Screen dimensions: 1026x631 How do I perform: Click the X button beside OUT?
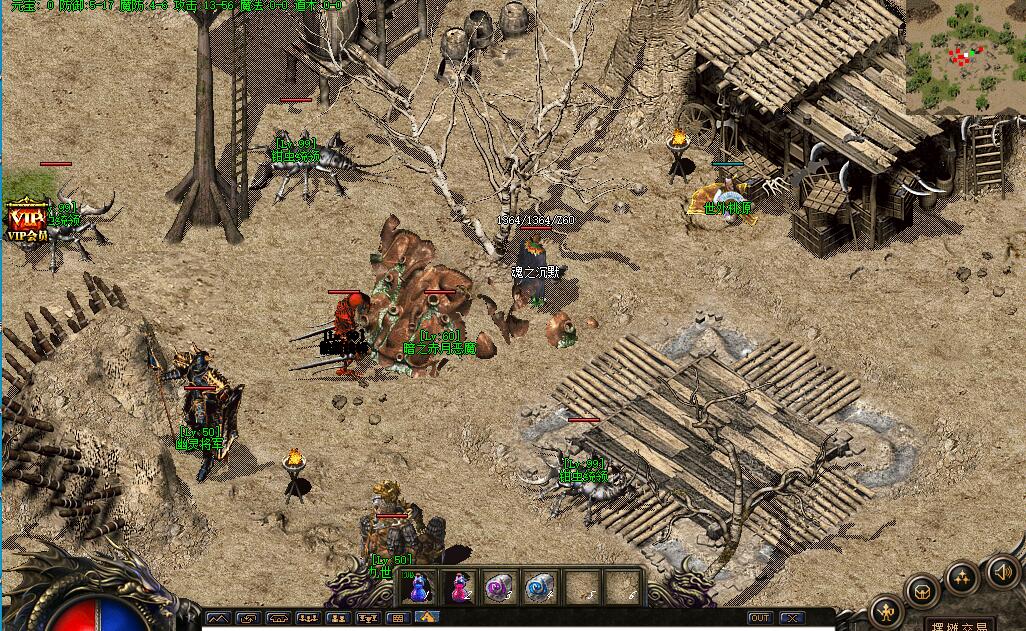tap(791, 618)
